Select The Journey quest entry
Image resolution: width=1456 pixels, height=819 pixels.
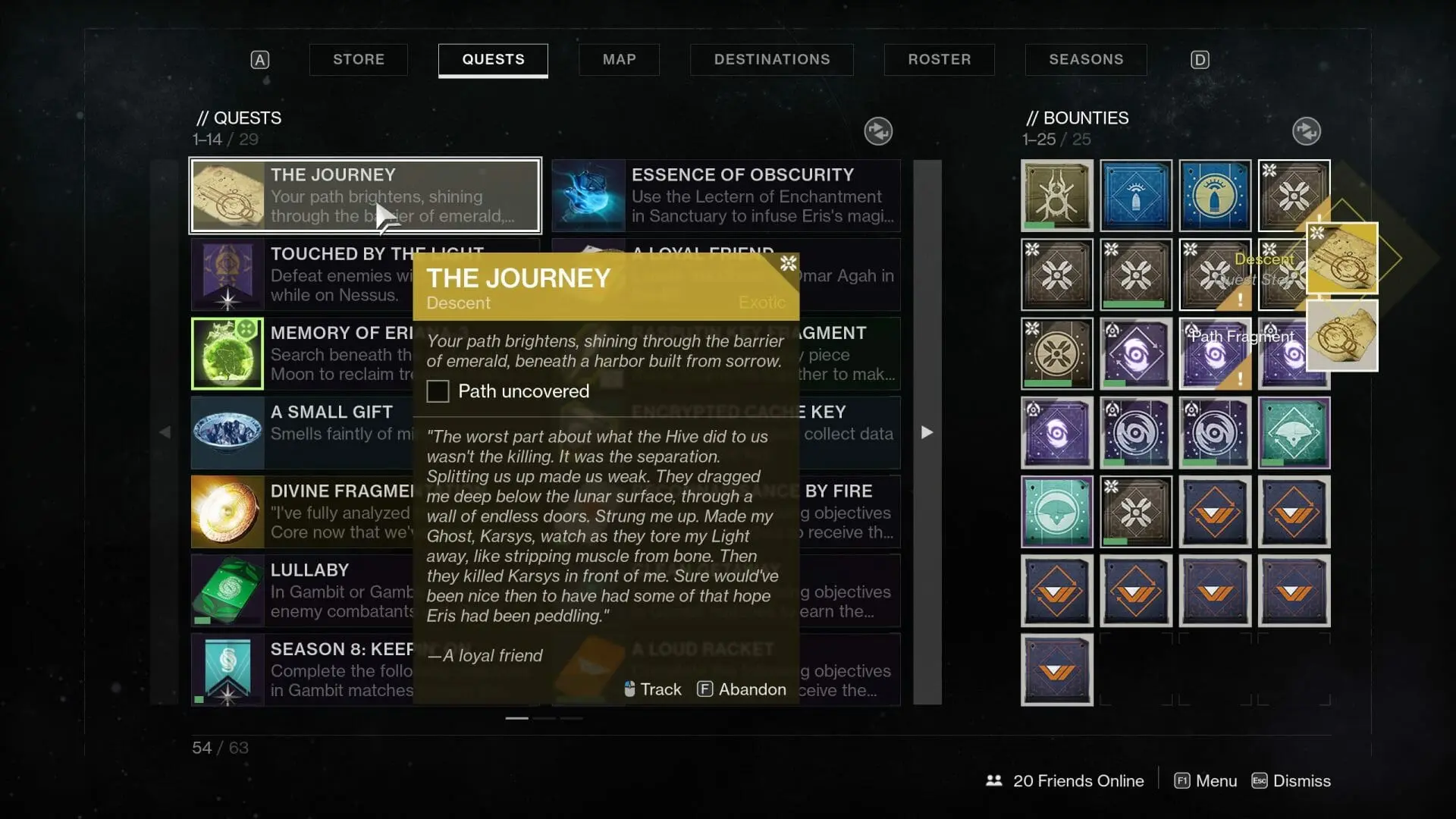(365, 196)
